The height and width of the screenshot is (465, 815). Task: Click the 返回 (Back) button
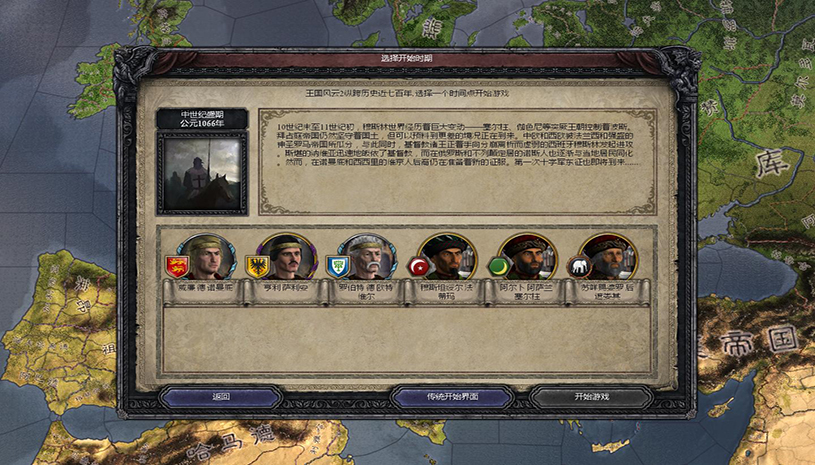coord(221,396)
